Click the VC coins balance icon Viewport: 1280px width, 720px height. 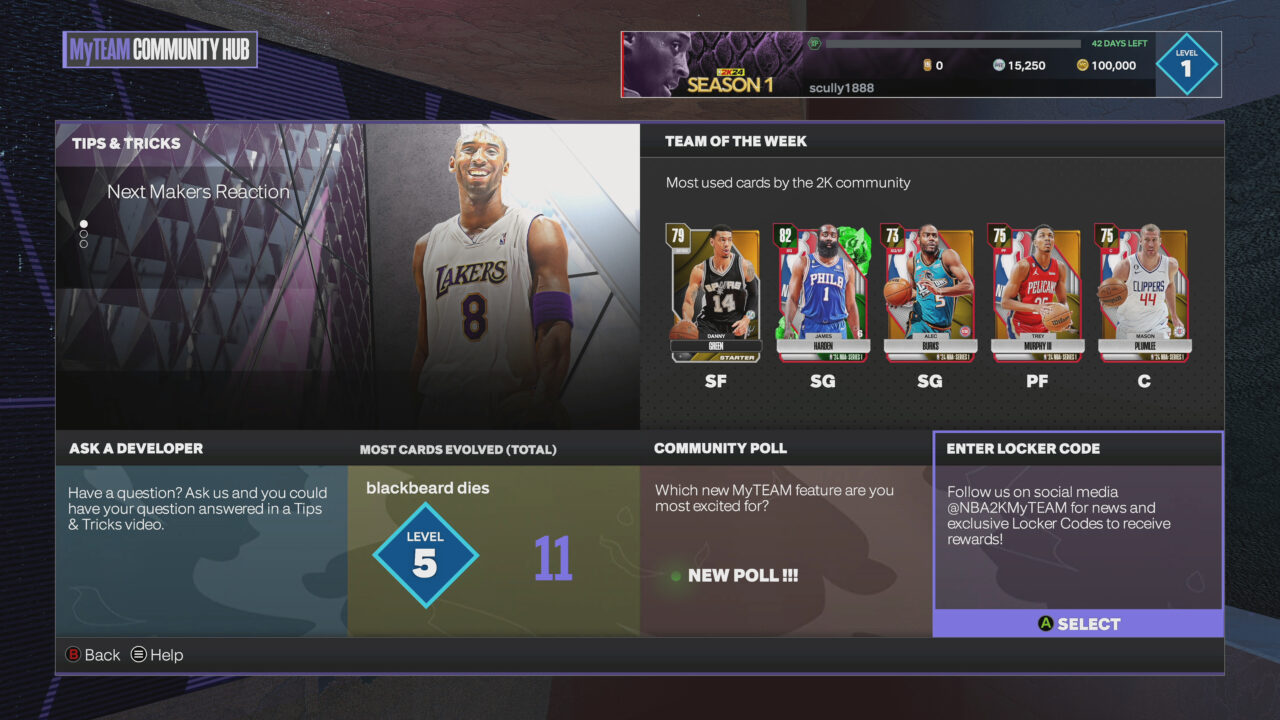(1083, 64)
